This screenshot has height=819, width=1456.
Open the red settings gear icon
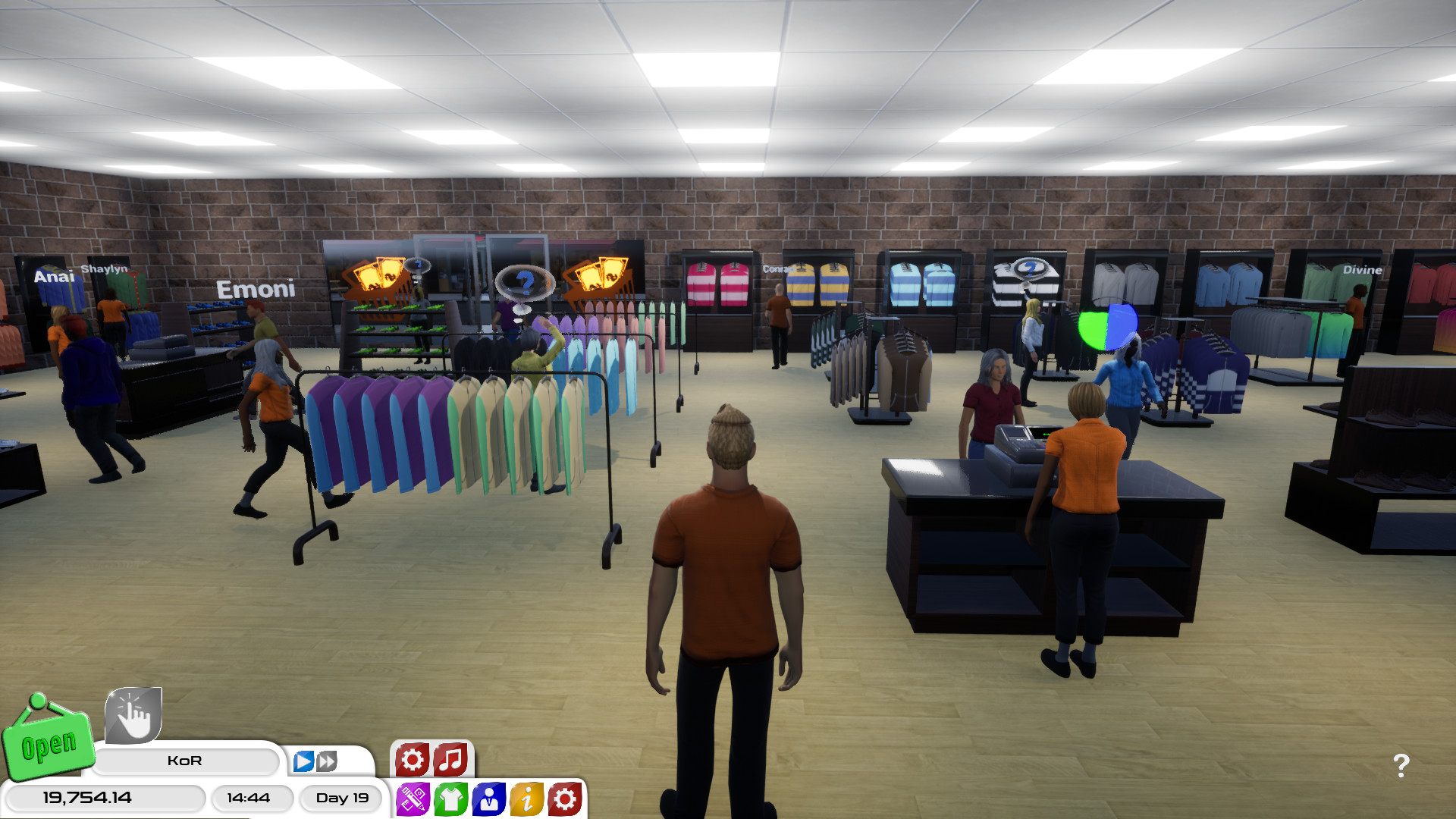(x=564, y=798)
